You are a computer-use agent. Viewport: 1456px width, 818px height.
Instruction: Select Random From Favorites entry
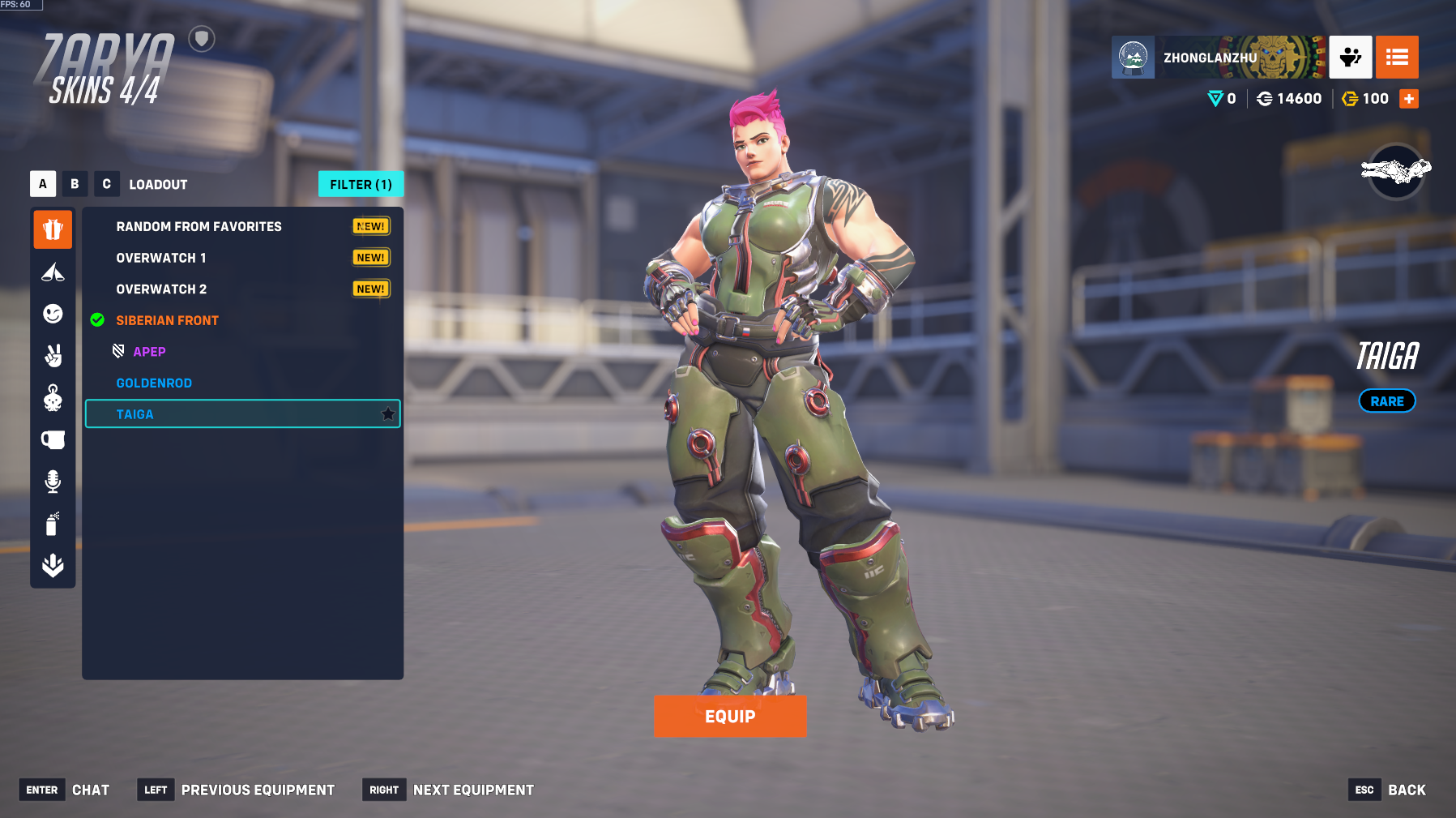tap(199, 226)
